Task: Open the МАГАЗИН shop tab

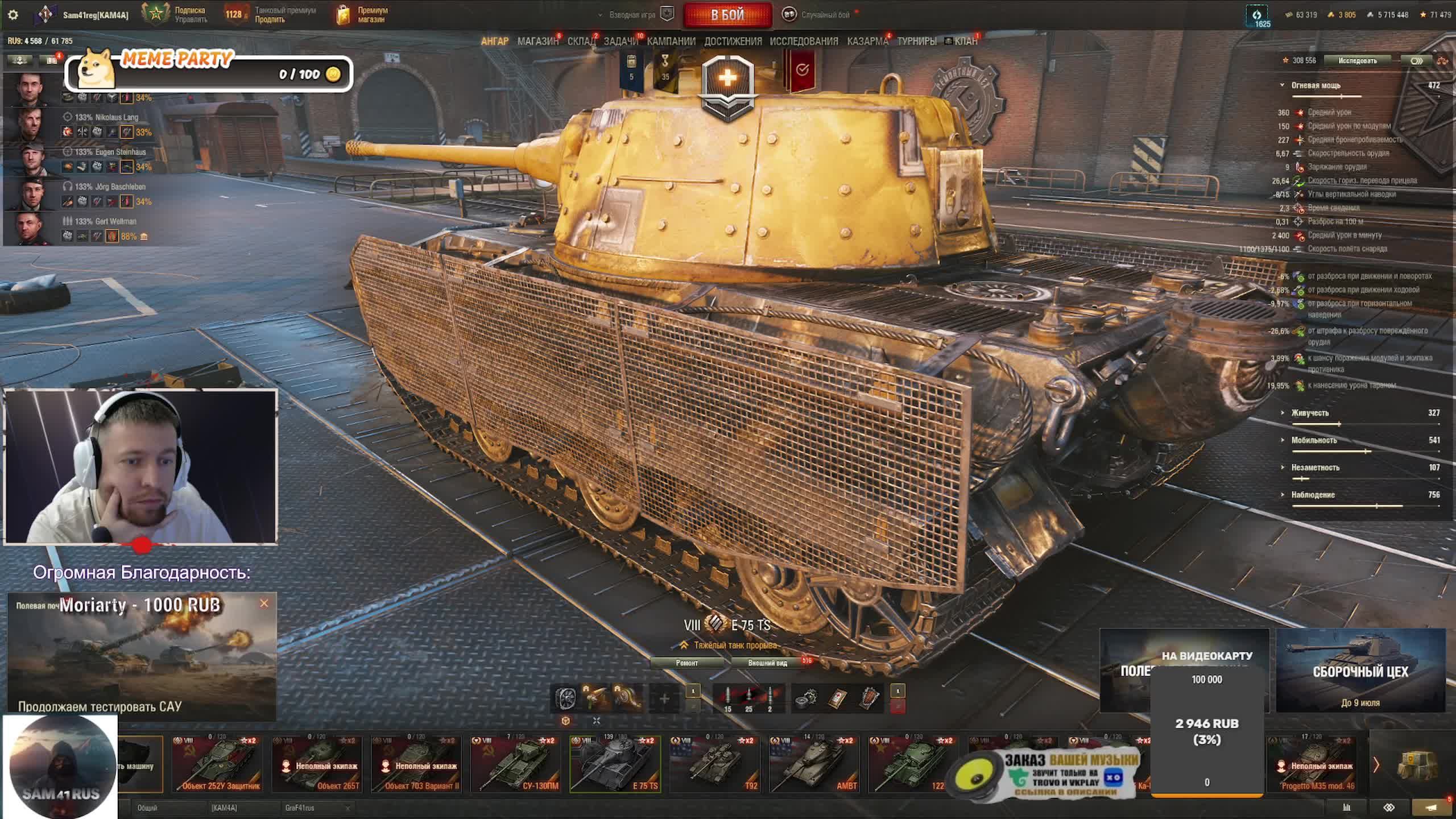Action: click(x=537, y=41)
